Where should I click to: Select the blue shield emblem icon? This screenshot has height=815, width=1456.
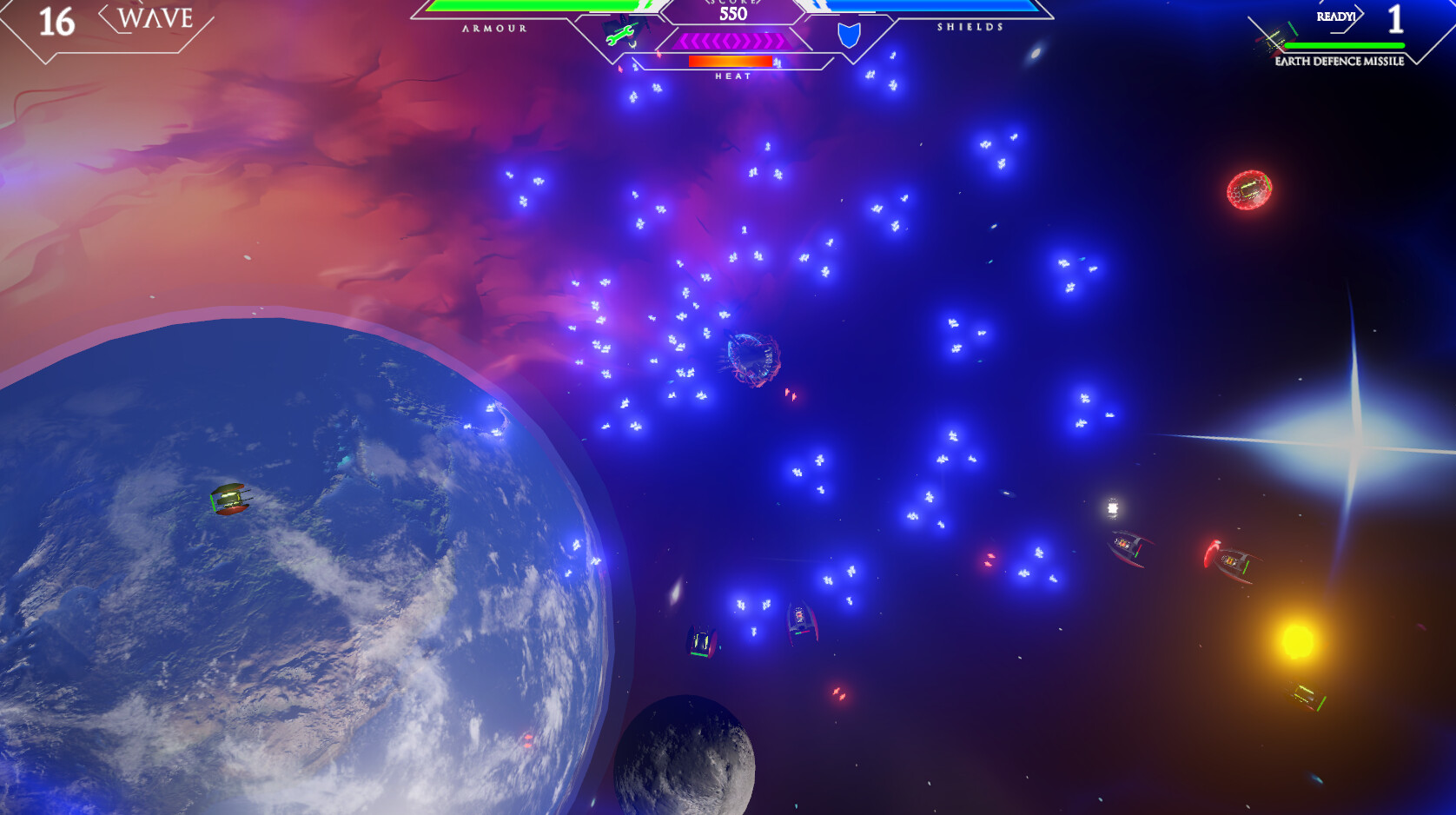(850, 37)
